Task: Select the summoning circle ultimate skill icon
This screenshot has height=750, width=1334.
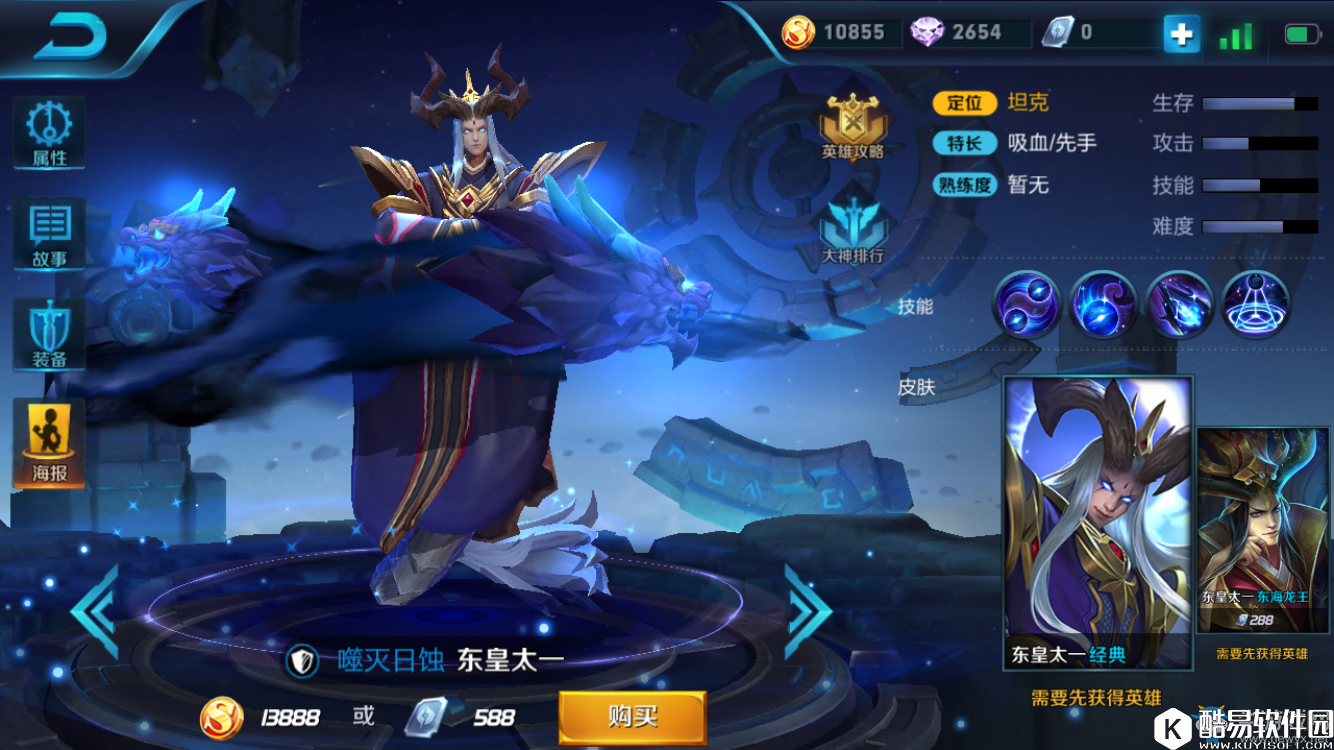Action: click(x=1256, y=304)
